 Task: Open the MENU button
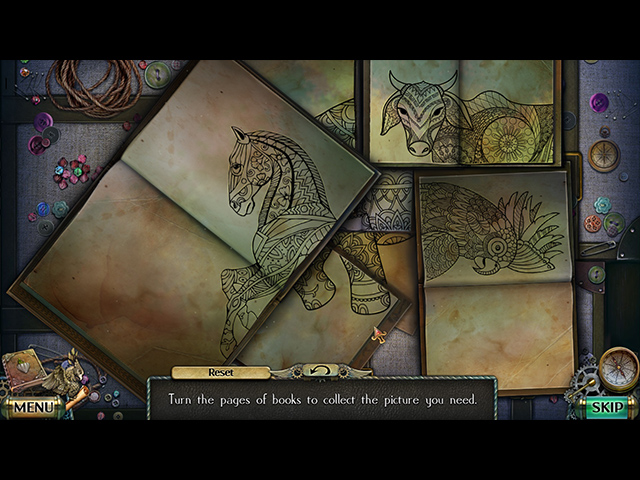[x=32, y=407]
